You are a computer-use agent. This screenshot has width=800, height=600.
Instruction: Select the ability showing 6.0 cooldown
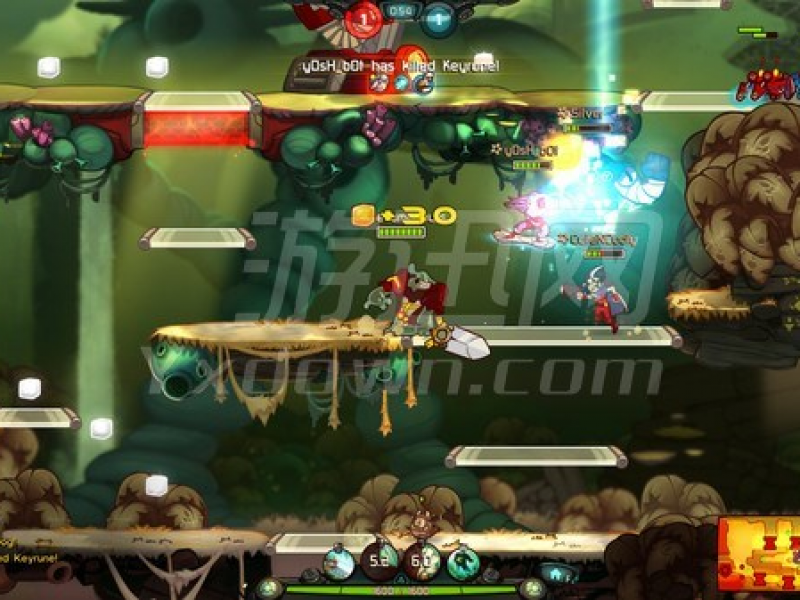point(422,561)
